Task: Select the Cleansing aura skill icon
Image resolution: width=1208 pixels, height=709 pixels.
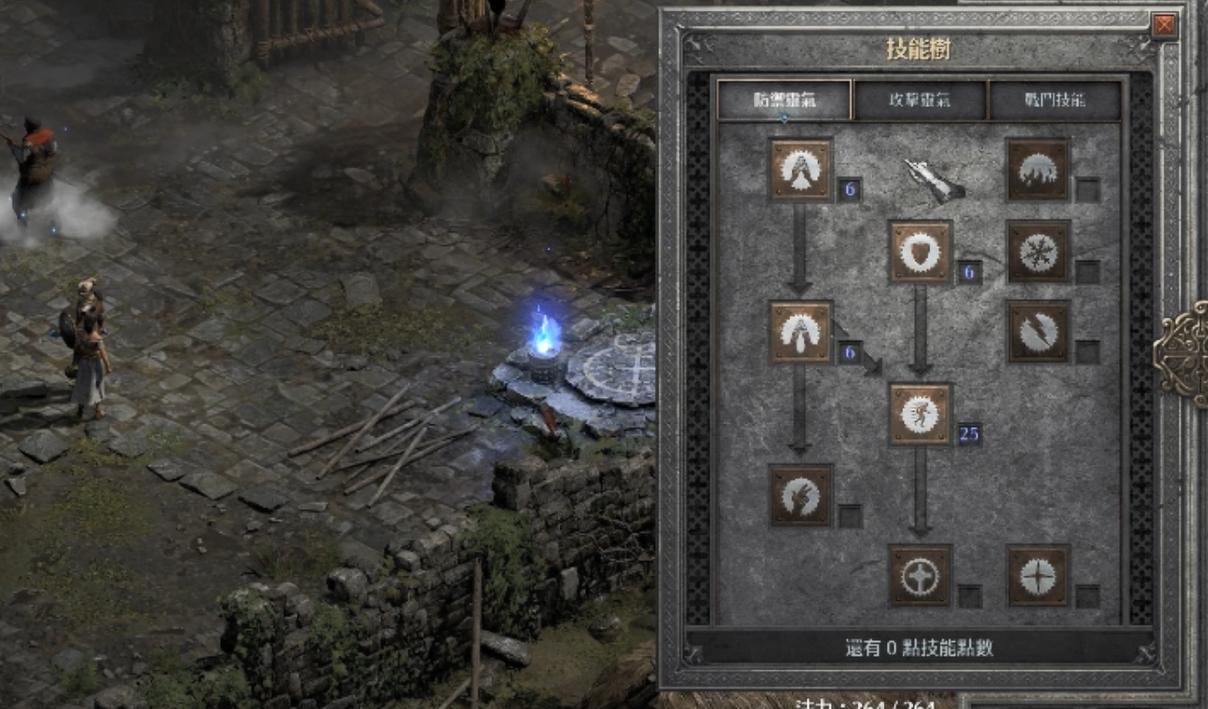Action: click(x=801, y=332)
